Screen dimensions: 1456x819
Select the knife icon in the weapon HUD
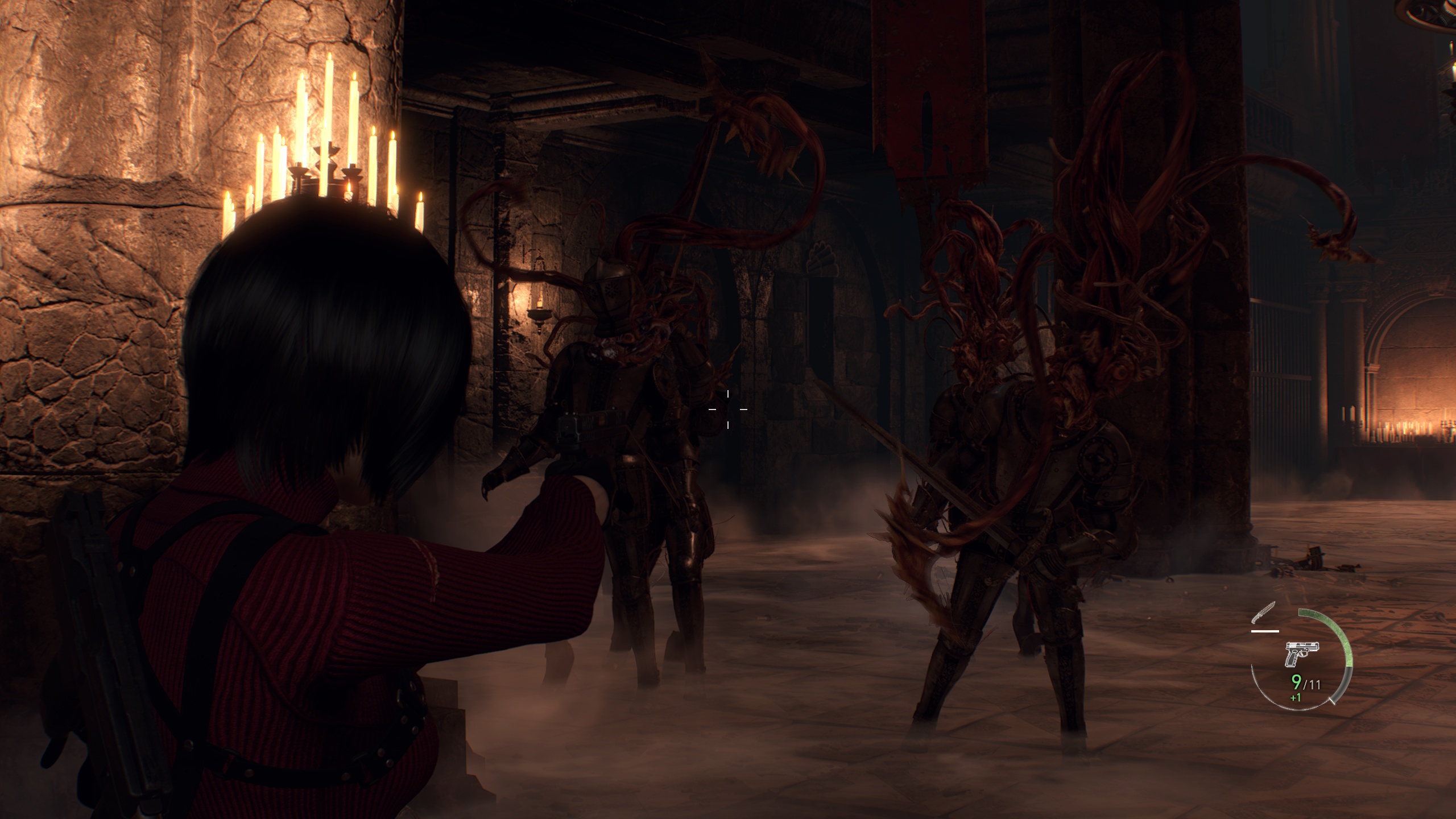(x=1263, y=611)
